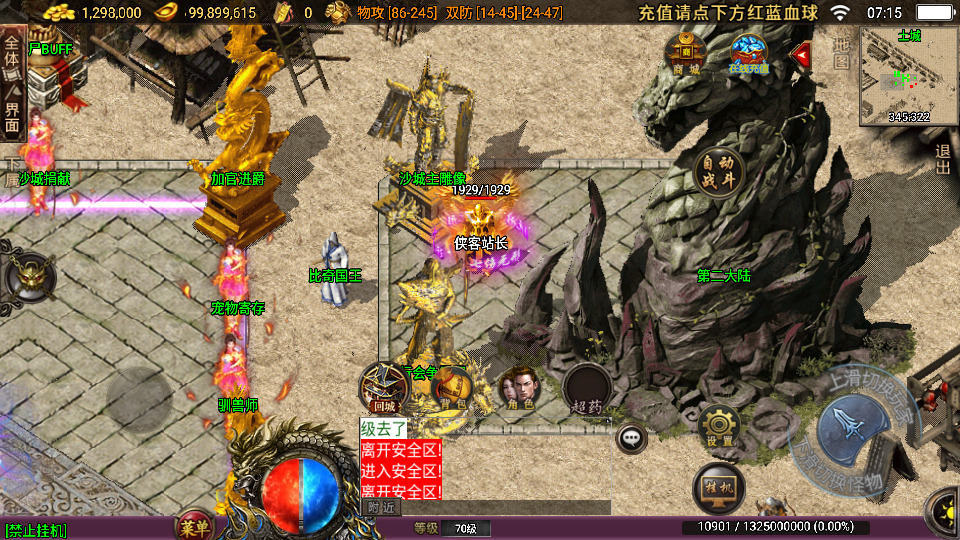Open the 角色 character sheet
Viewport: 960px width, 540px height.
[518, 388]
